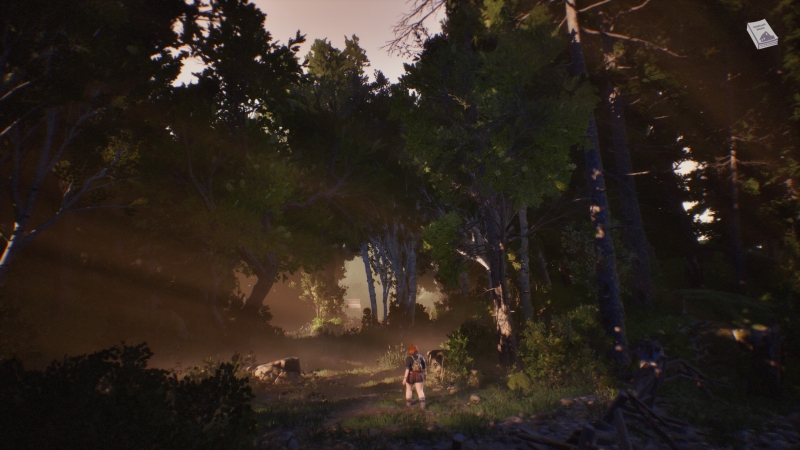Open the journal book icon

click(x=761, y=34)
